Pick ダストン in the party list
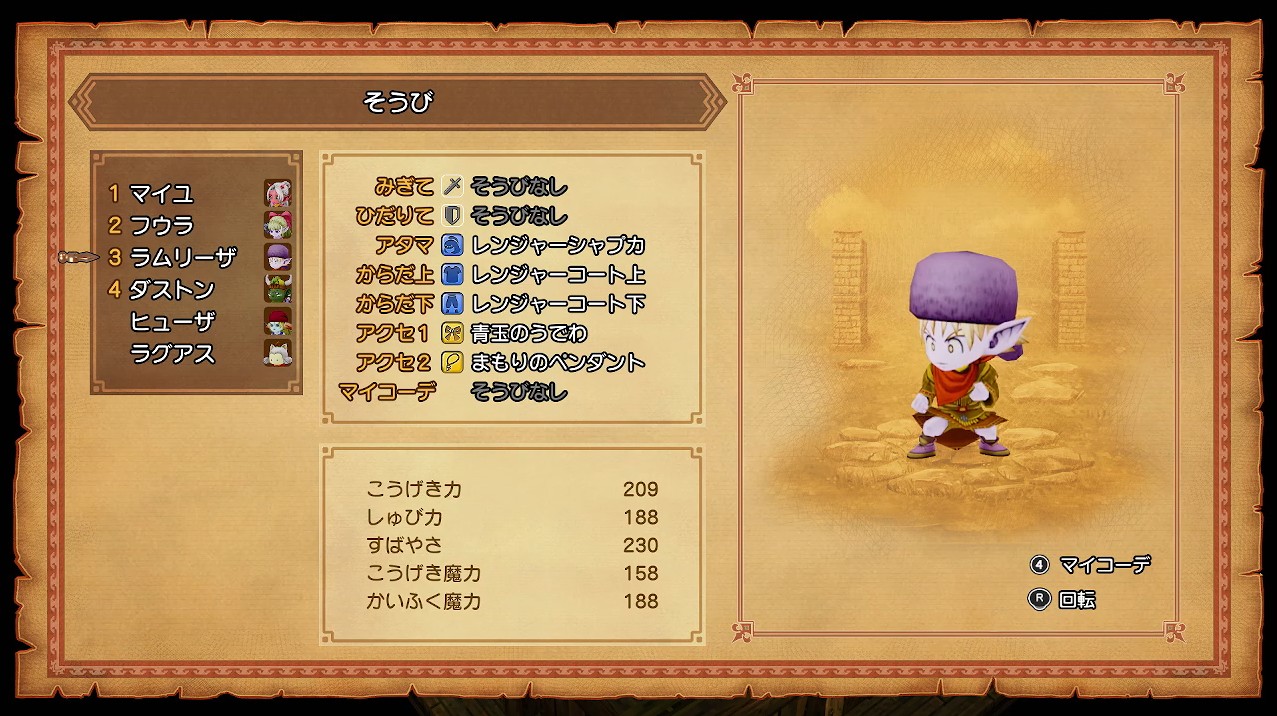 172,289
